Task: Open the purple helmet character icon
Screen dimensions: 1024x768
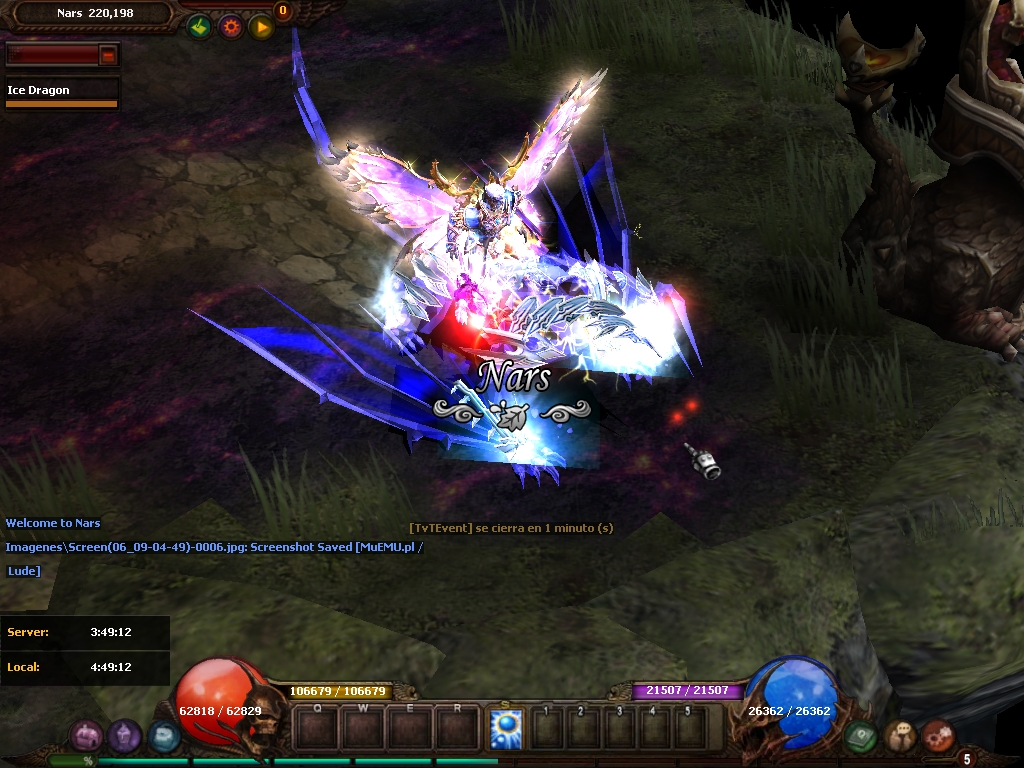Action: click(124, 737)
